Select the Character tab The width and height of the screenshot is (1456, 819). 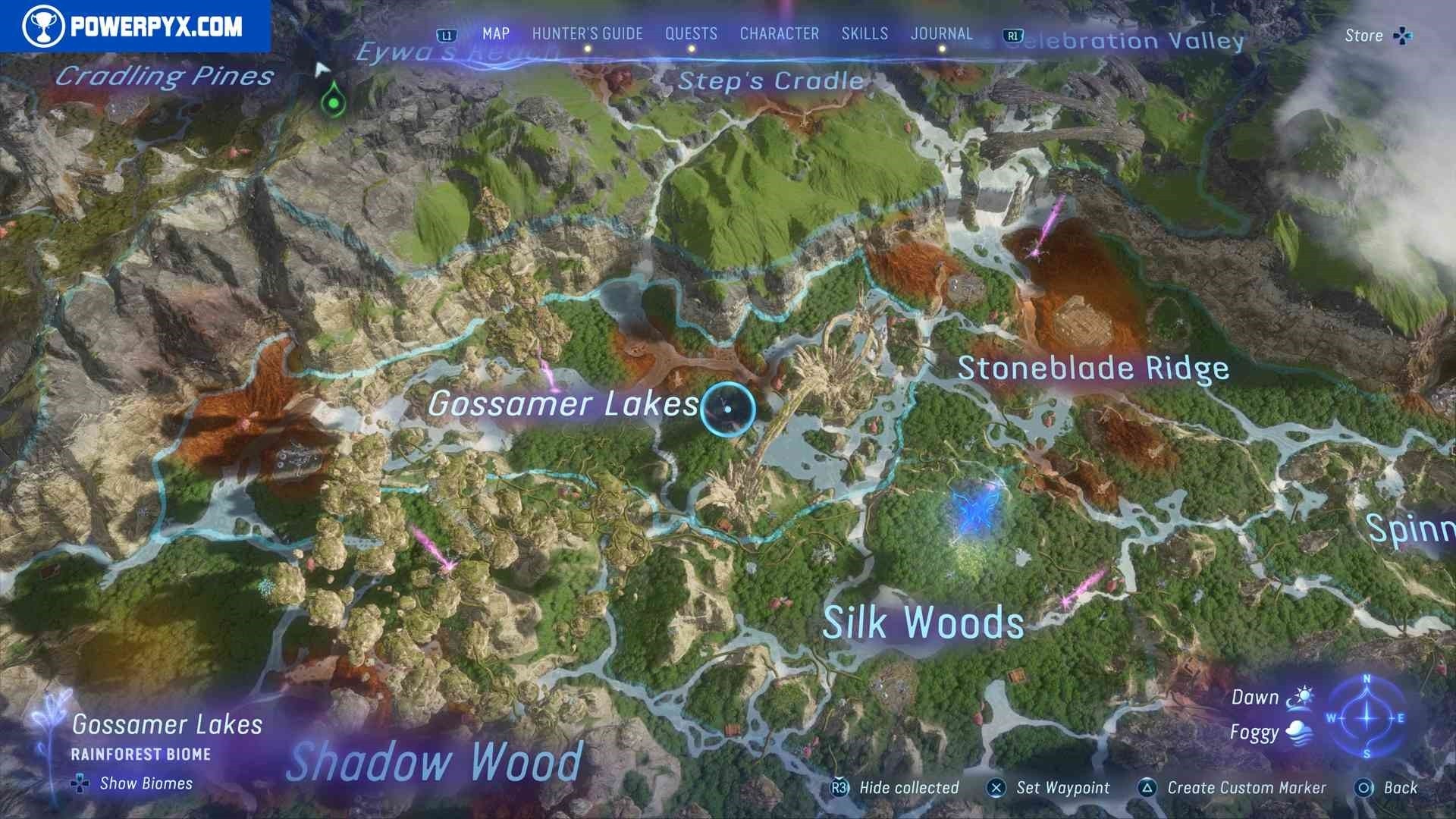779,34
